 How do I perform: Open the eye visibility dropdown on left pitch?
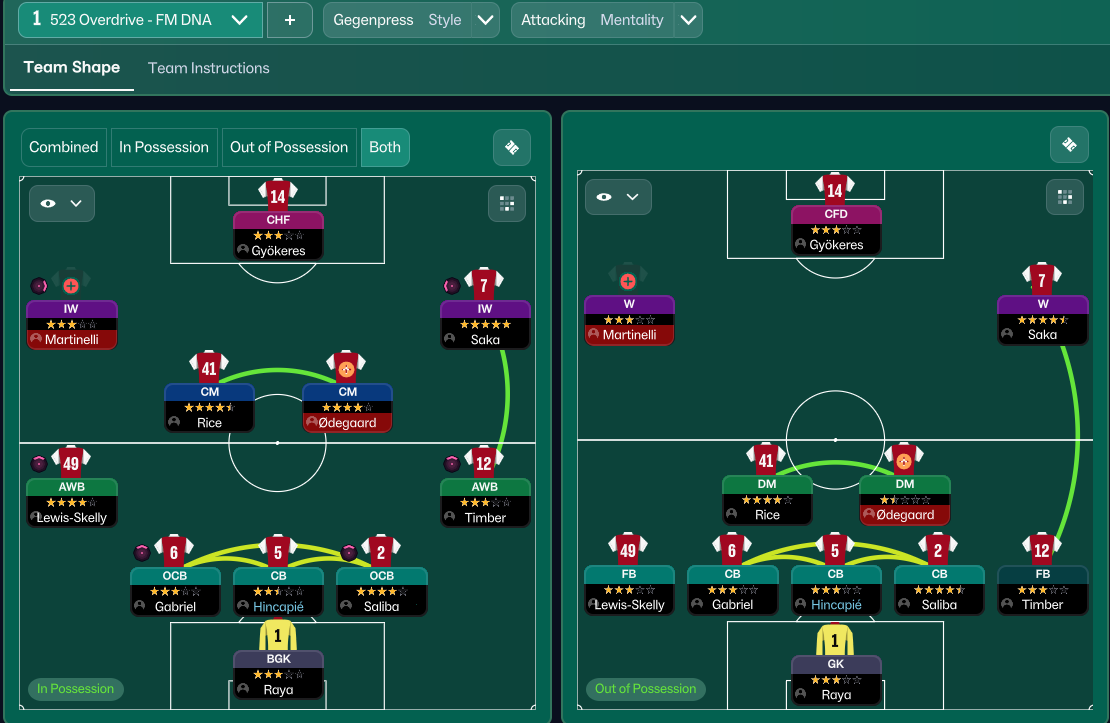(62, 203)
